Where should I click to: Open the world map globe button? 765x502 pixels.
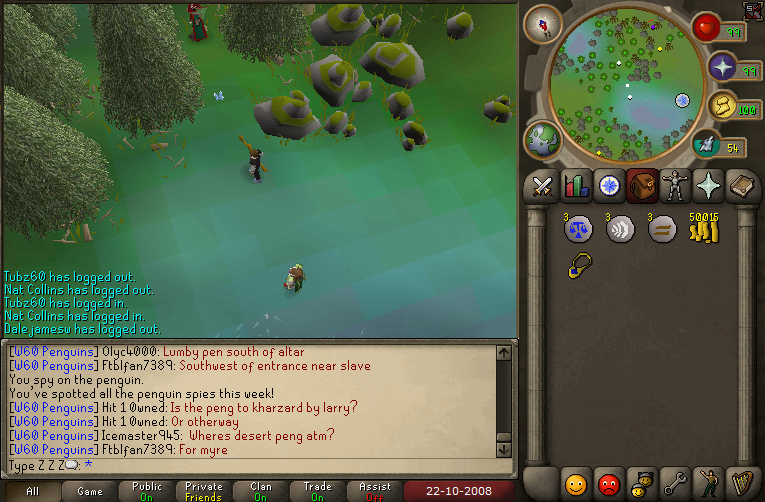(x=543, y=140)
